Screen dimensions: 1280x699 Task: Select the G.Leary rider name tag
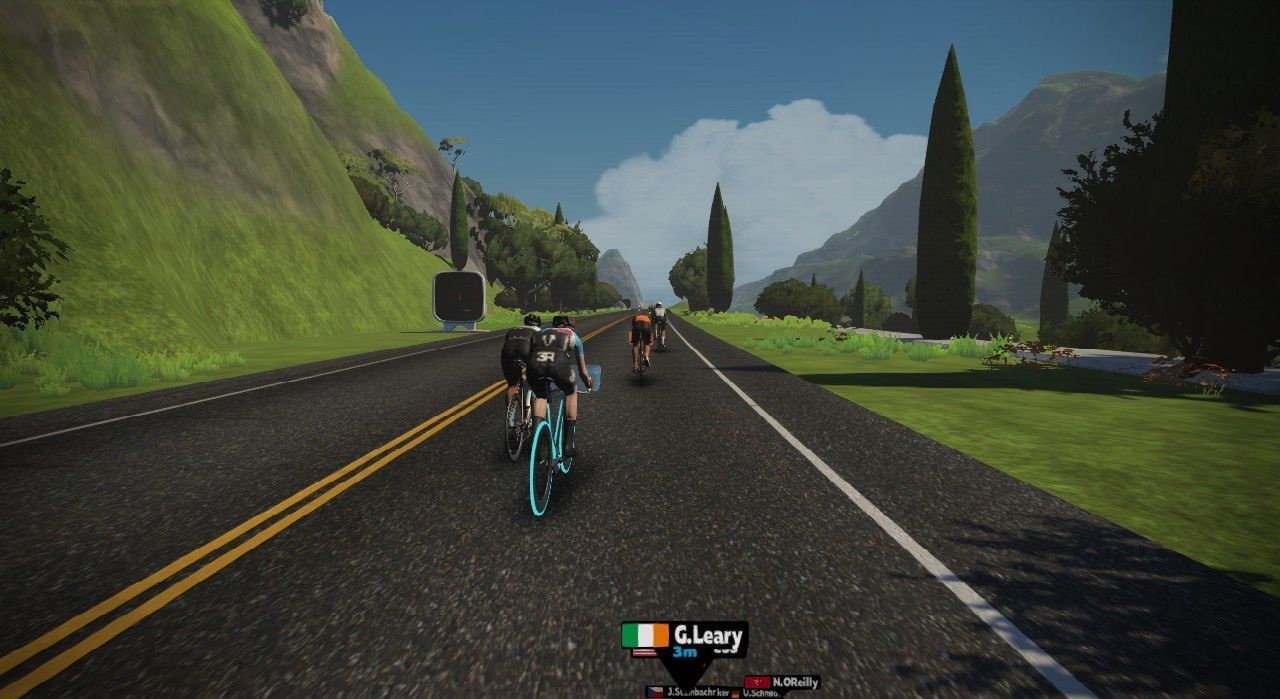[685, 639]
